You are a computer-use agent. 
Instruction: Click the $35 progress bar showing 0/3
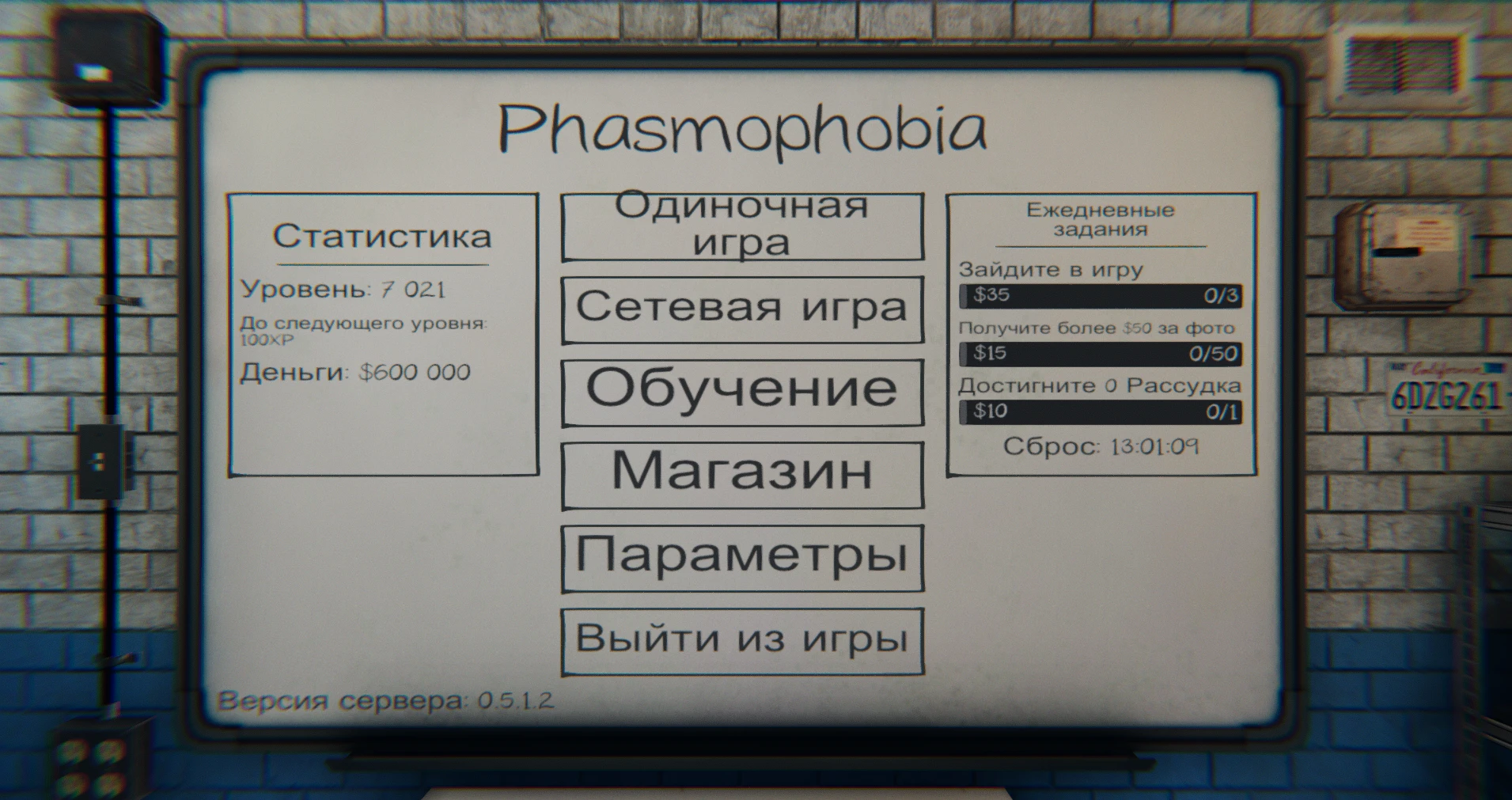click(x=1100, y=296)
